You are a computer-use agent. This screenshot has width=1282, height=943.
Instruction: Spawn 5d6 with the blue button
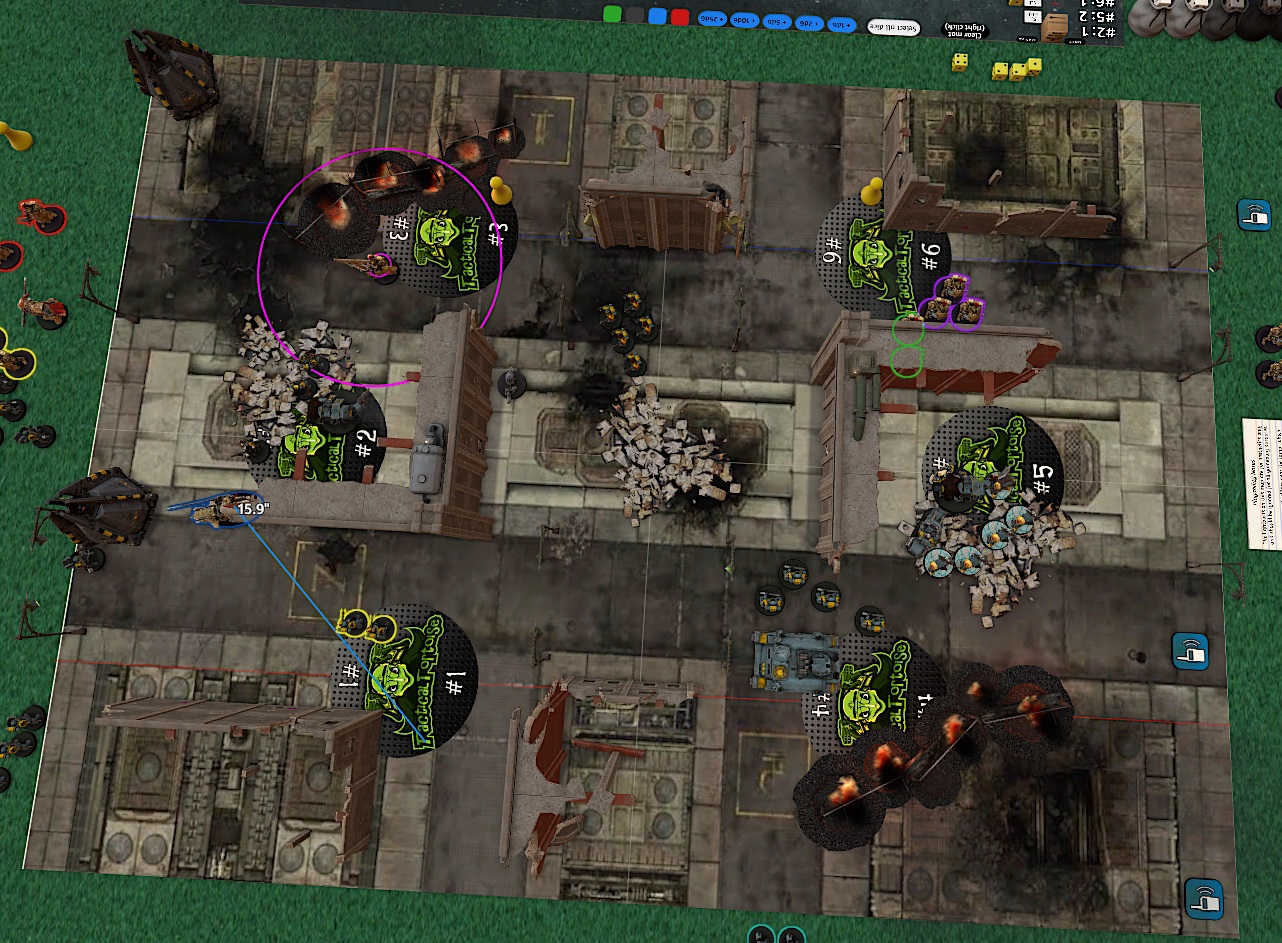coord(779,21)
